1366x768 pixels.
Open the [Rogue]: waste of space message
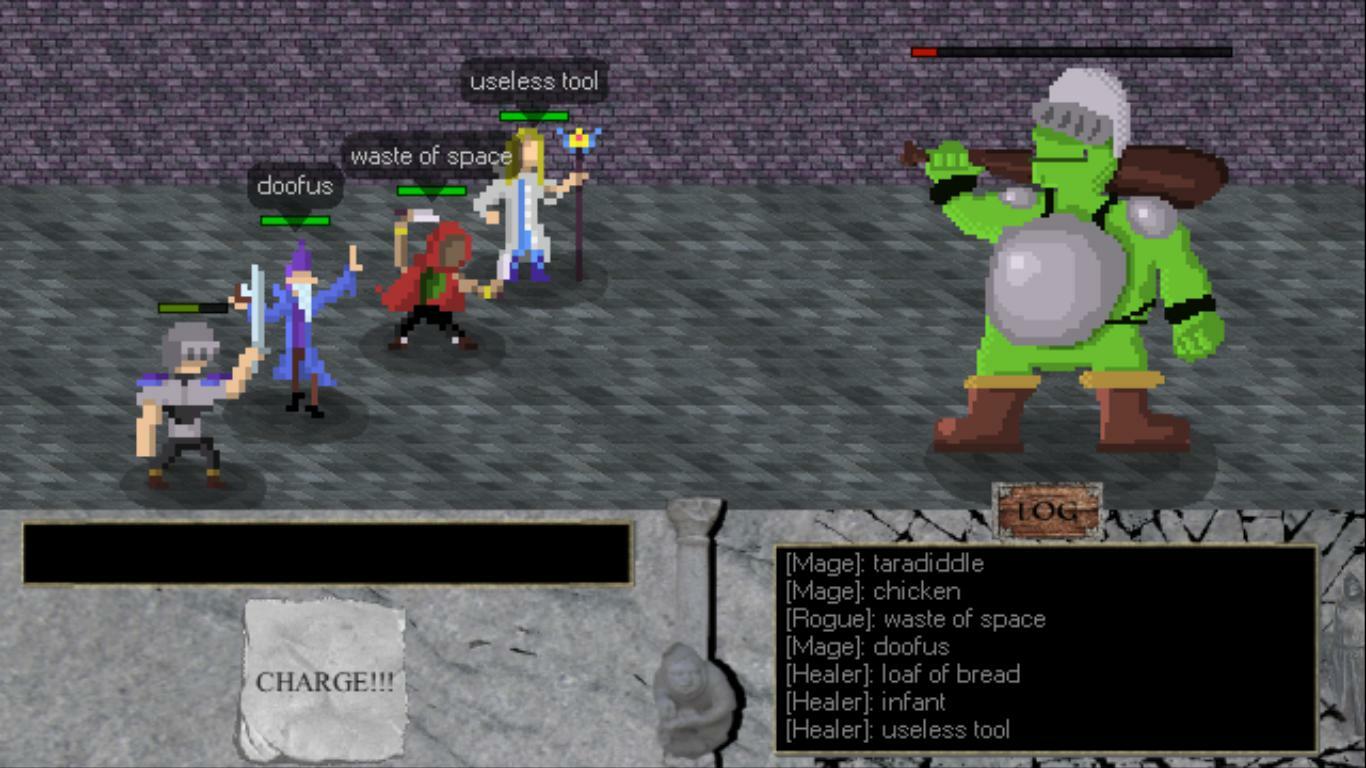pos(915,620)
